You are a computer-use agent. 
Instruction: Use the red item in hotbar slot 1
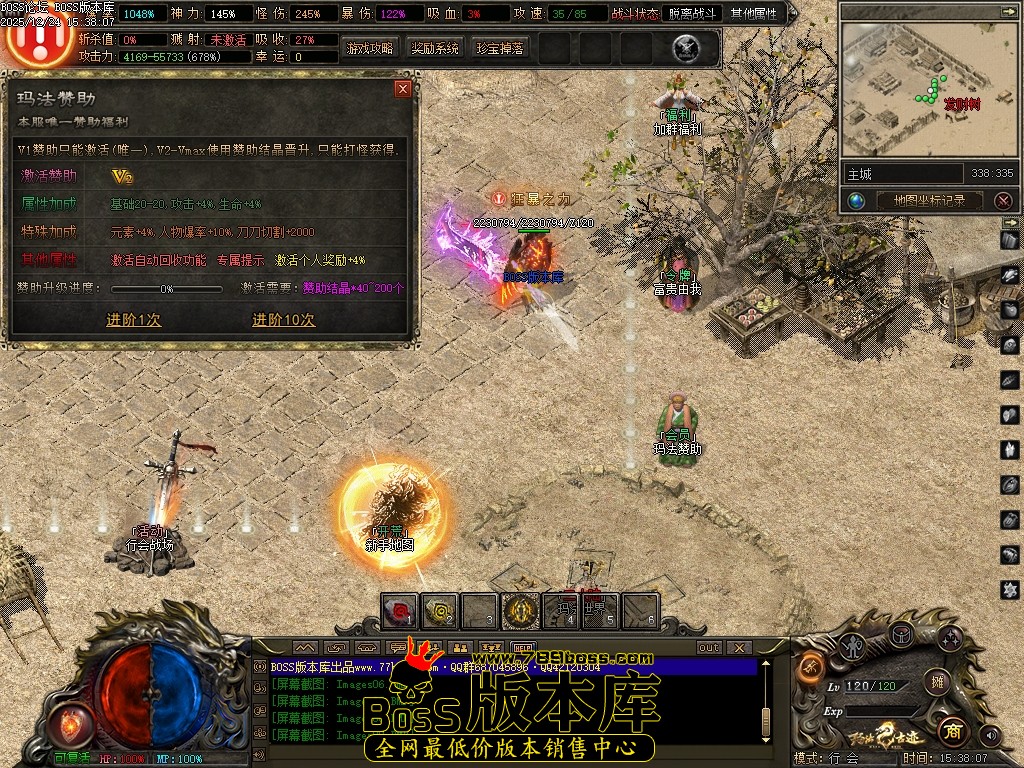(x=401, y=610)
